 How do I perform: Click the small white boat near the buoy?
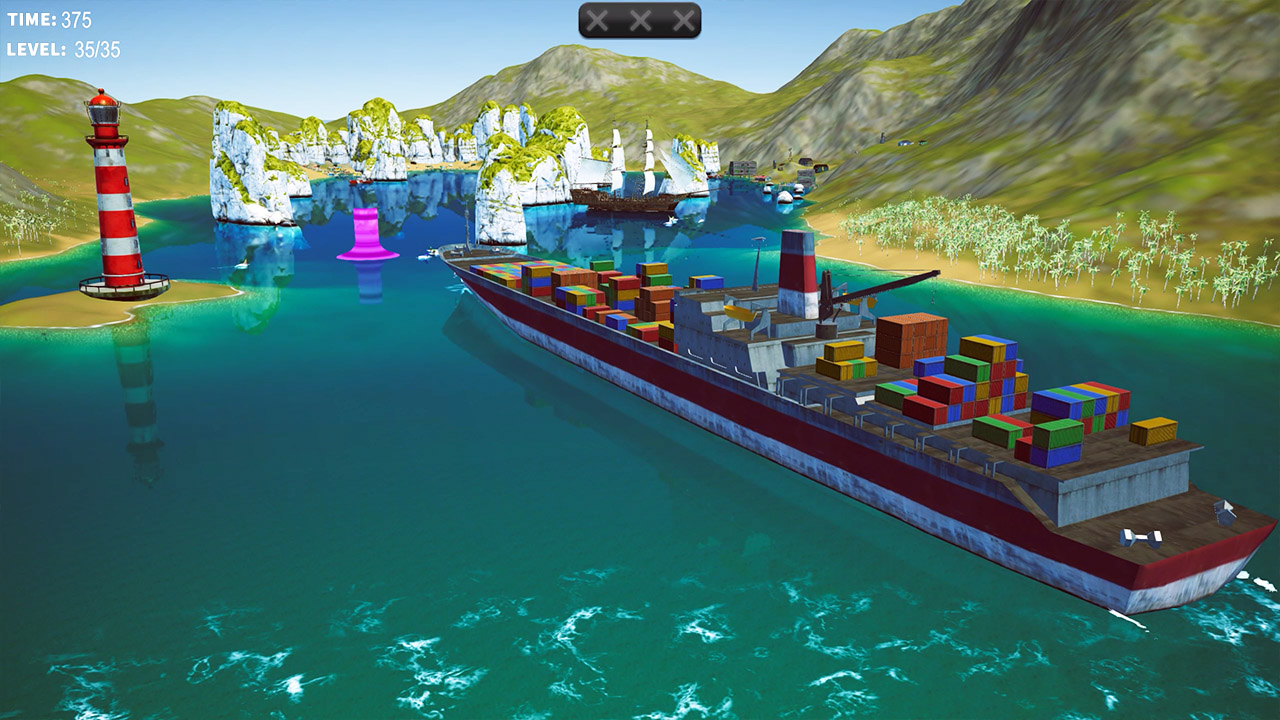click(x=428, y=253)
